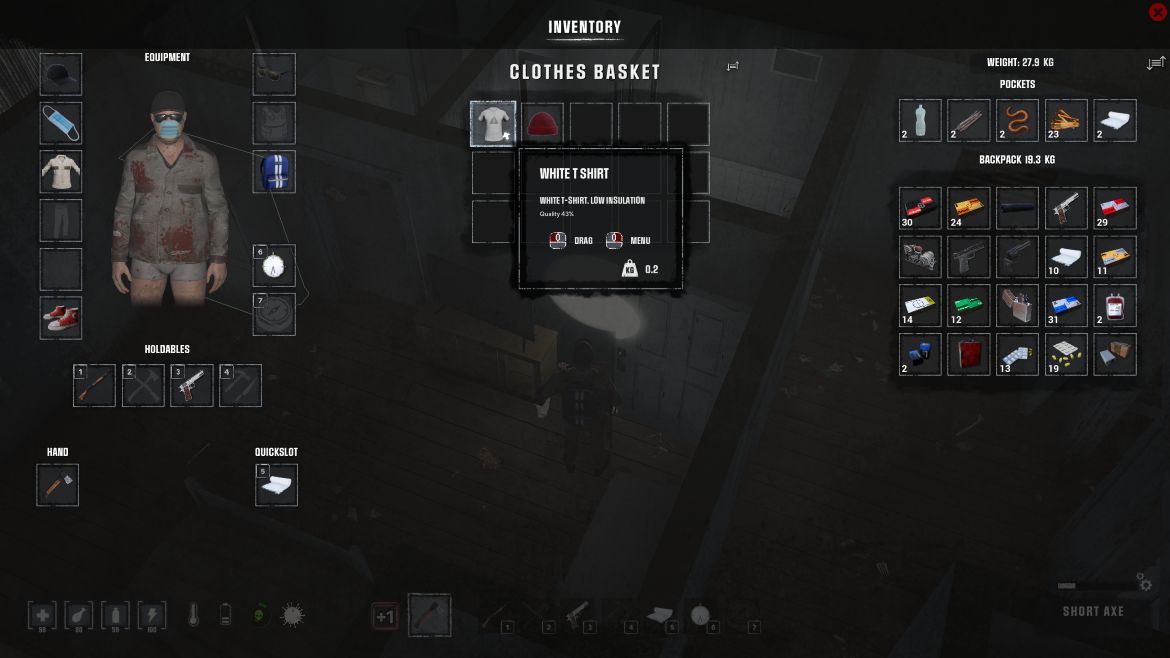Select the pocket watch slot
This screenshot has height=658, width=1170.
tap(275, 266)
